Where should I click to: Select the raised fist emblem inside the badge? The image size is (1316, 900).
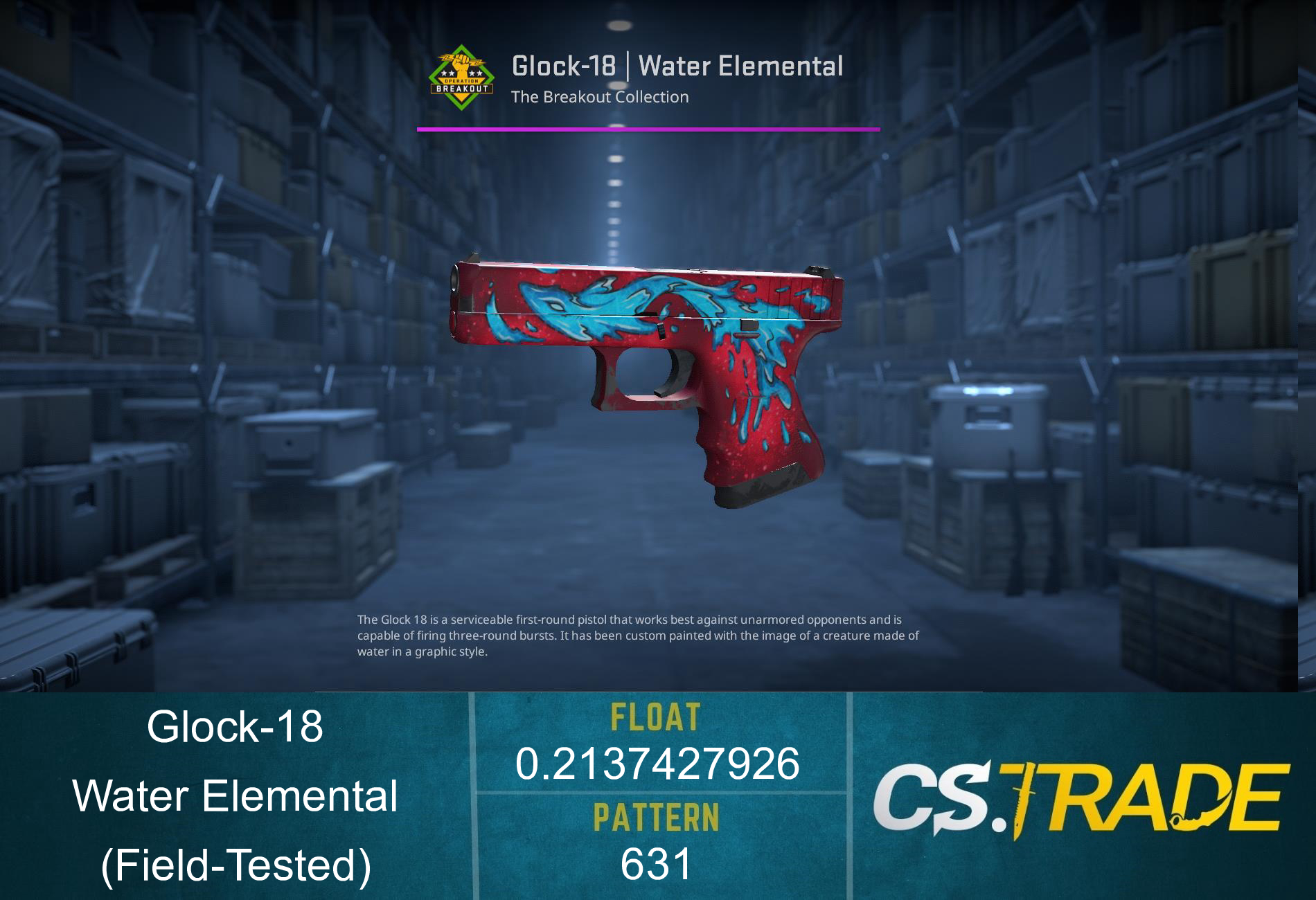tap(460, 62)
